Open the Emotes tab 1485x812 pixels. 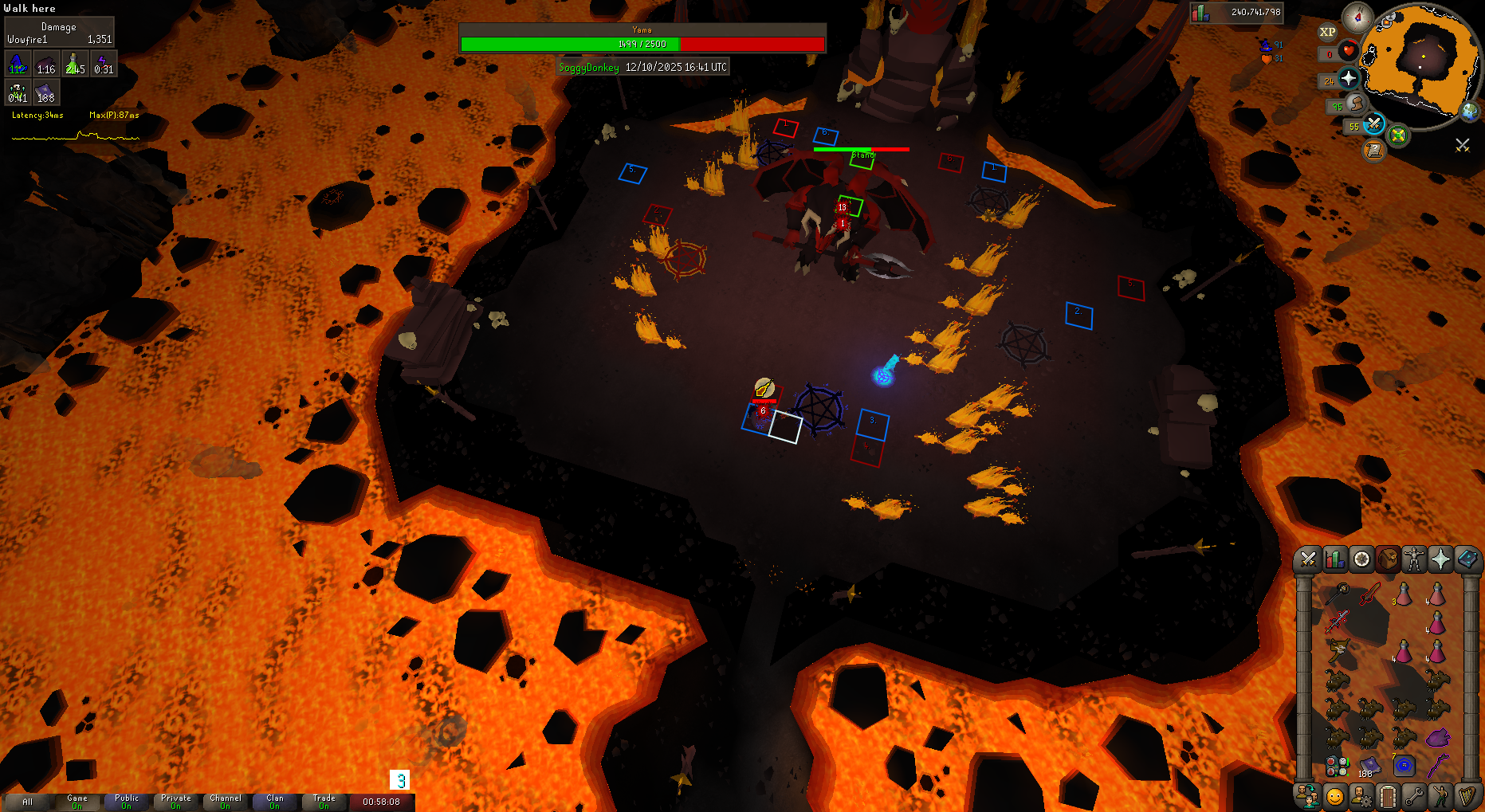pyautogui.click(x=1440, y=796)
